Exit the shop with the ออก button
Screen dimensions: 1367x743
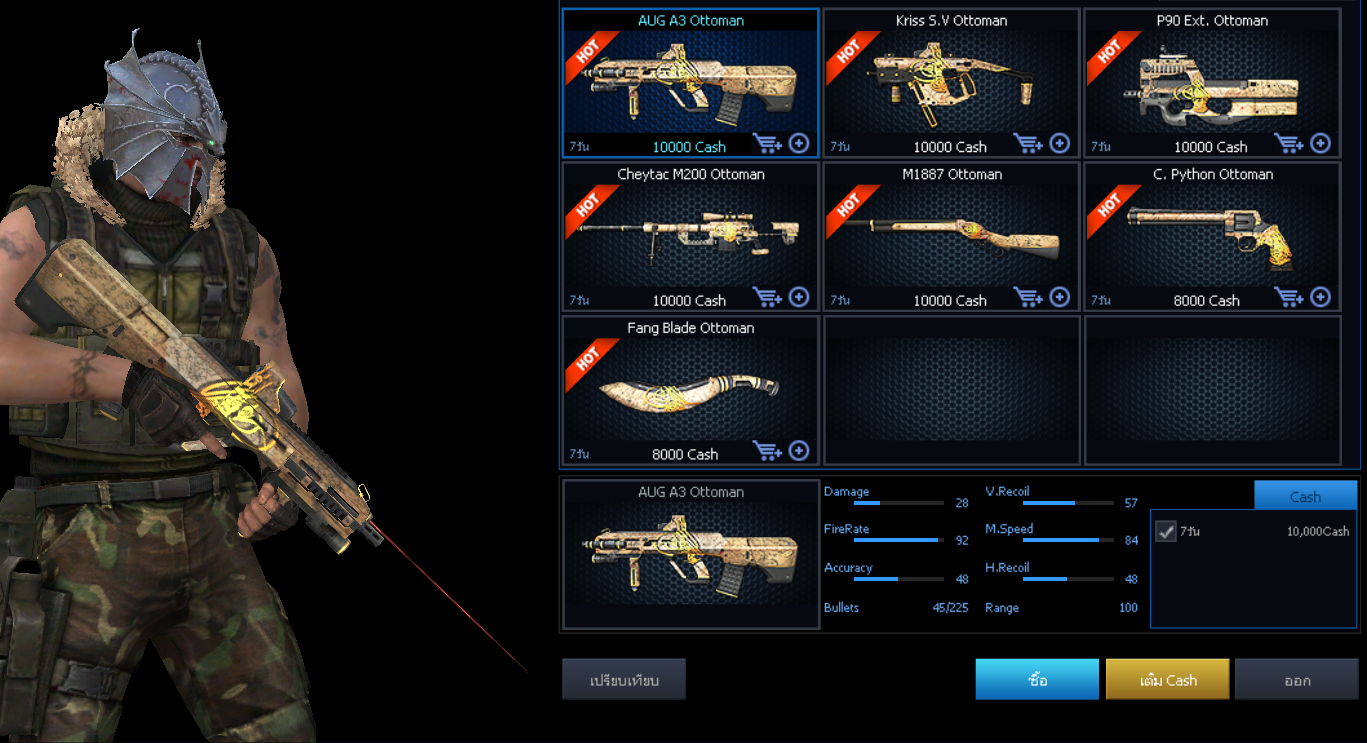pos(1297,679)
